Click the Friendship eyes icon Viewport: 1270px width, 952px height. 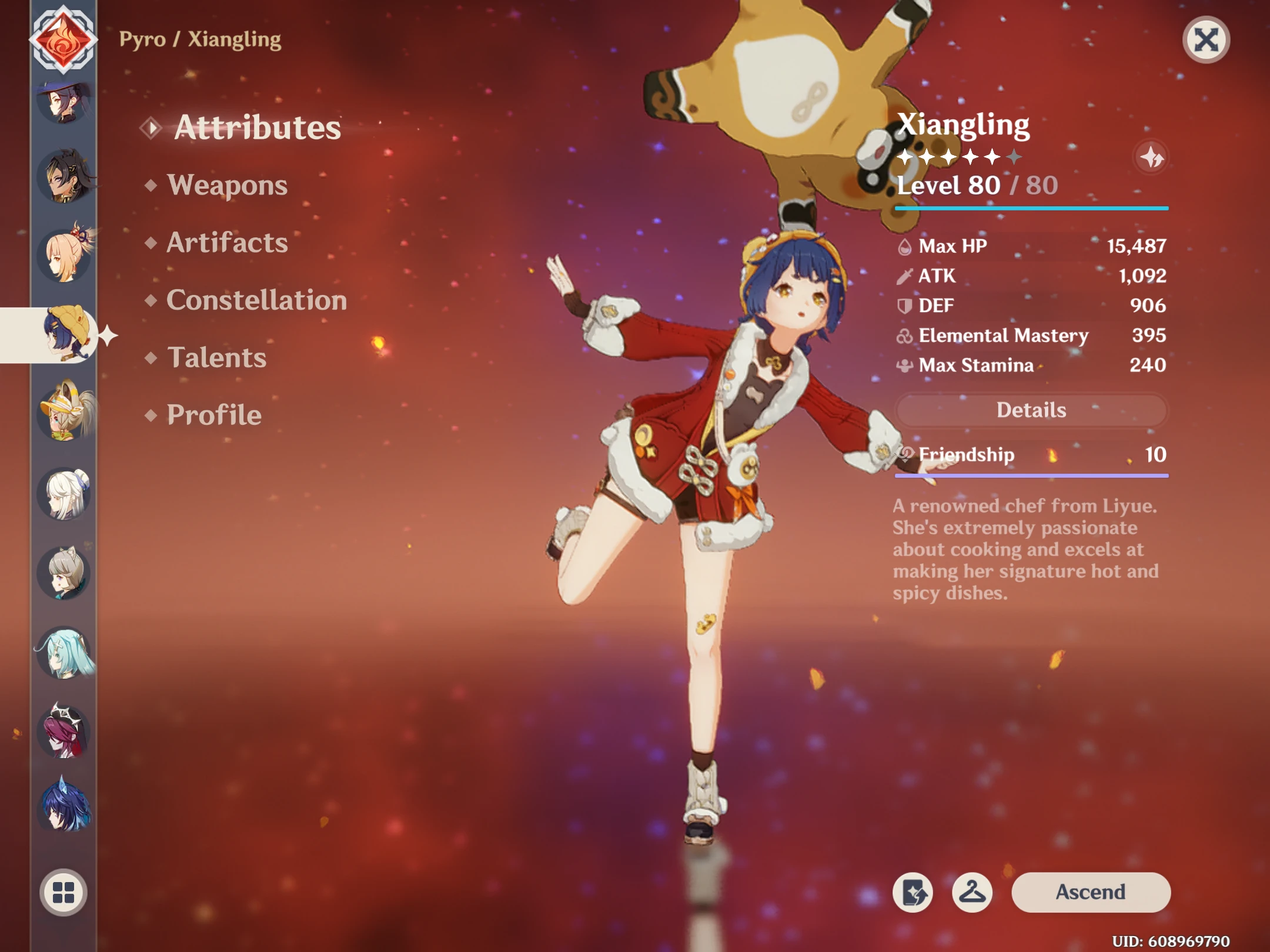point(905,454)
